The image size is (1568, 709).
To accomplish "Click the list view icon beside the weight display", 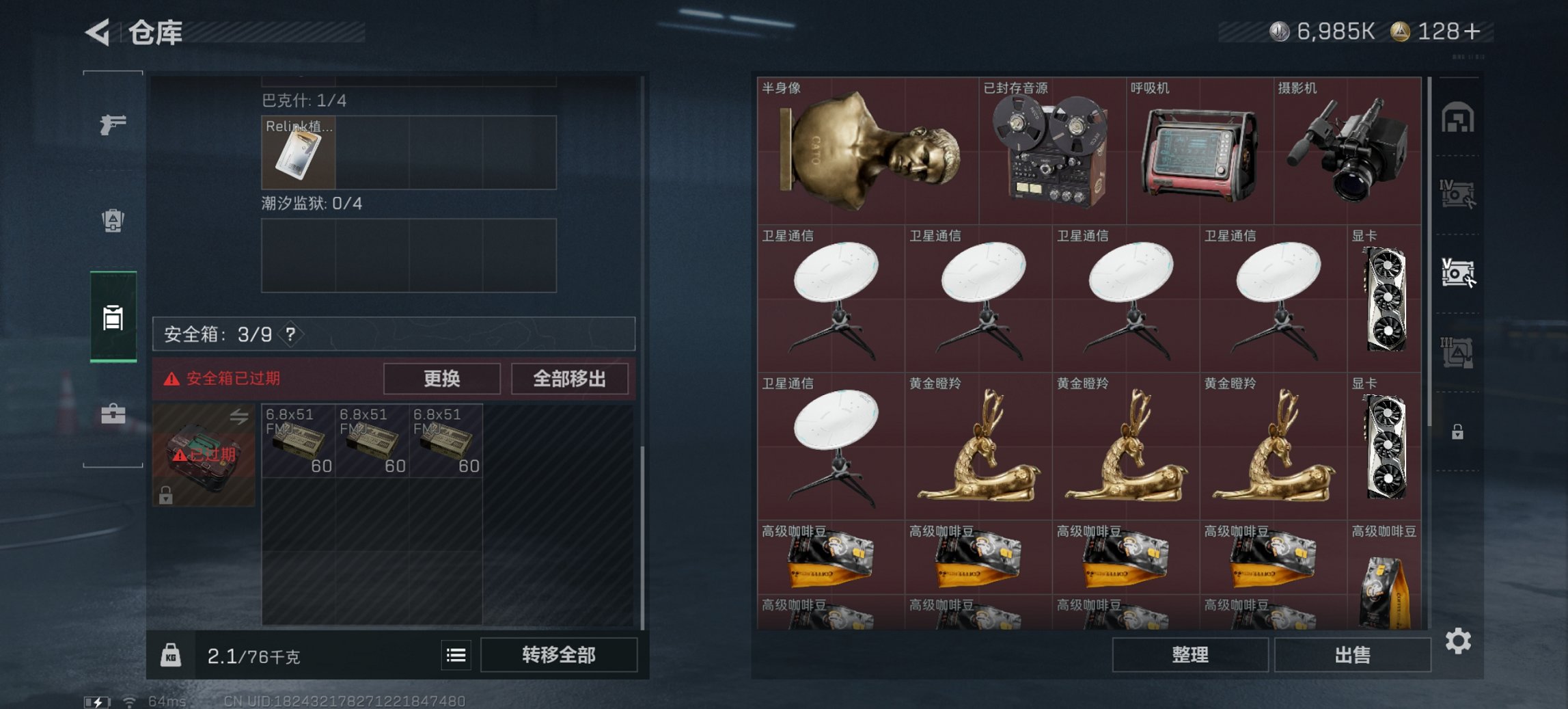I will pos(456,655).
